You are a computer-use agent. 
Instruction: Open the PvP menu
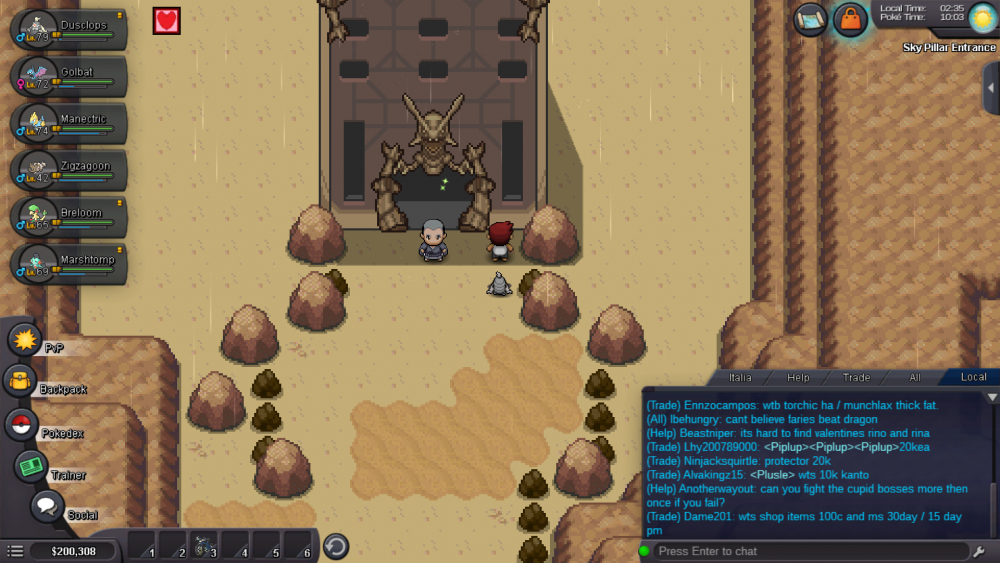[x=24, y=340]
